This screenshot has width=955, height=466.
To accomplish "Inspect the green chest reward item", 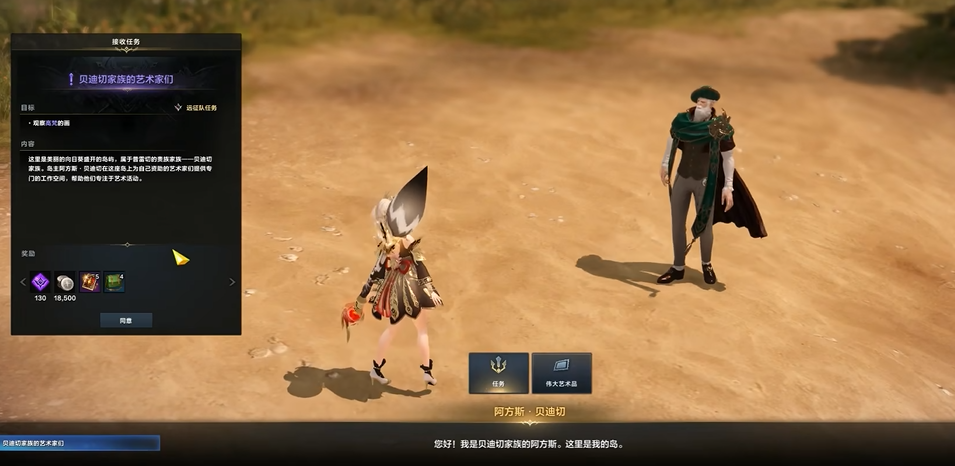I will pyautogui.click(x=114, y=282).
